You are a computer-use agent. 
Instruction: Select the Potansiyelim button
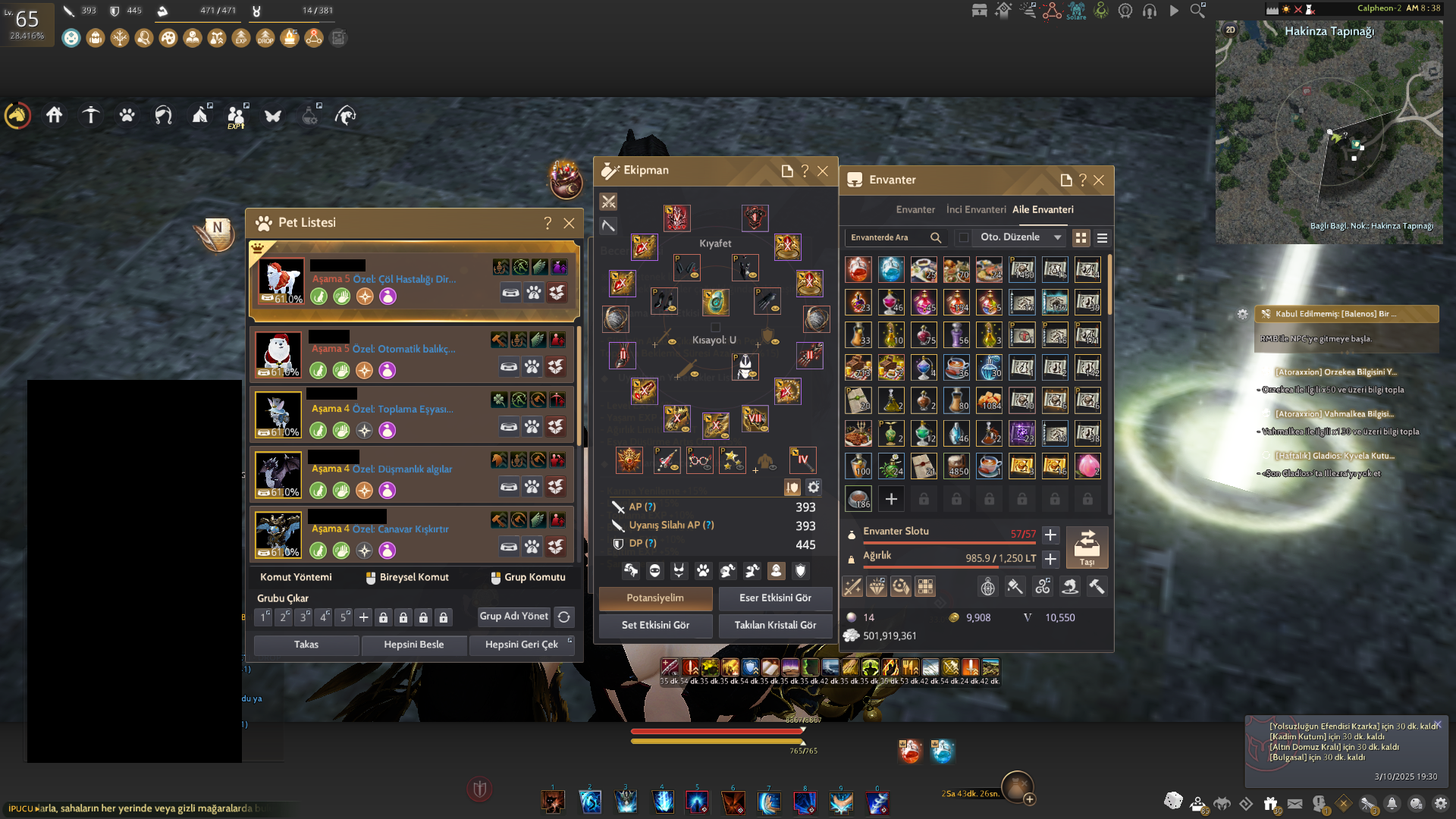tap(655, 598)
